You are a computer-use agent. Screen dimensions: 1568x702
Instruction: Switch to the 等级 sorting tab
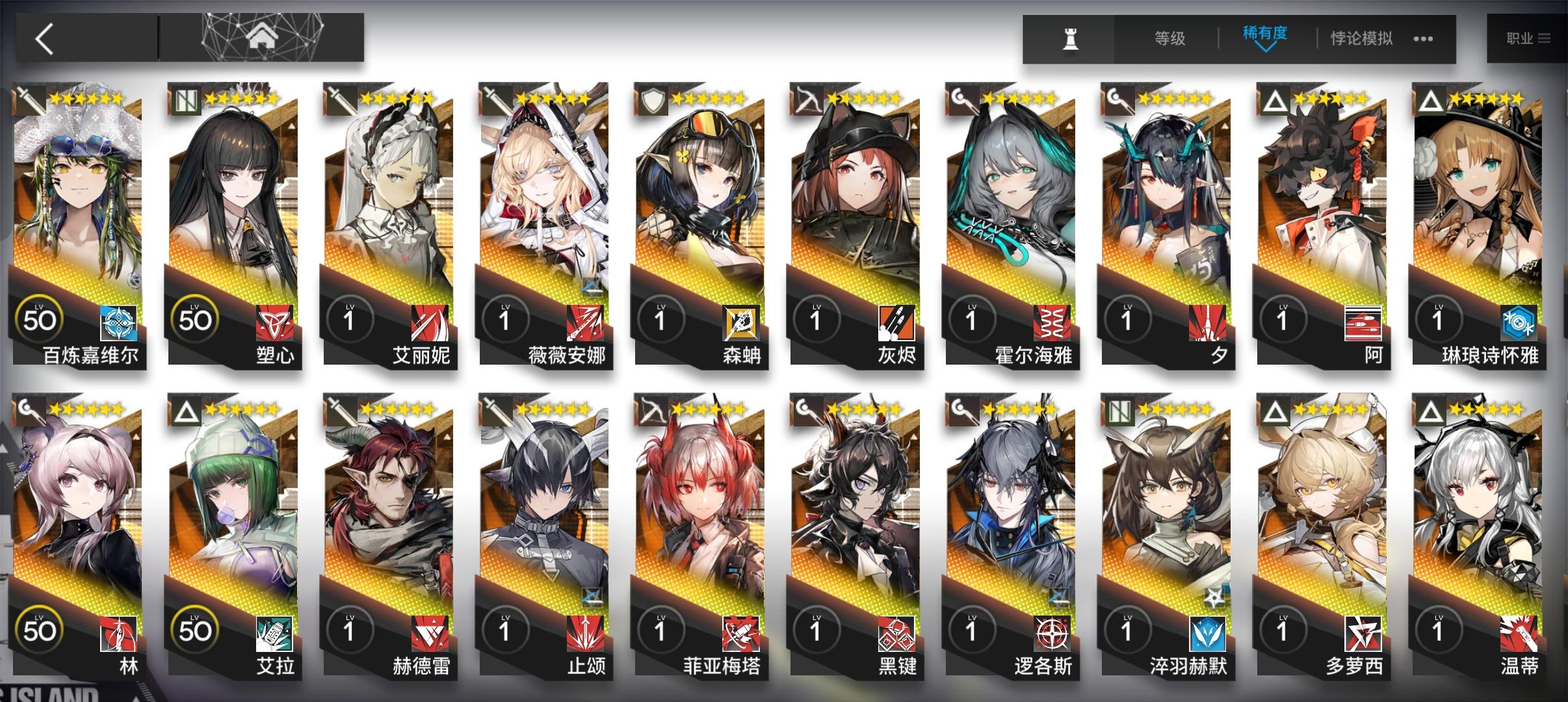(1170, 38)
